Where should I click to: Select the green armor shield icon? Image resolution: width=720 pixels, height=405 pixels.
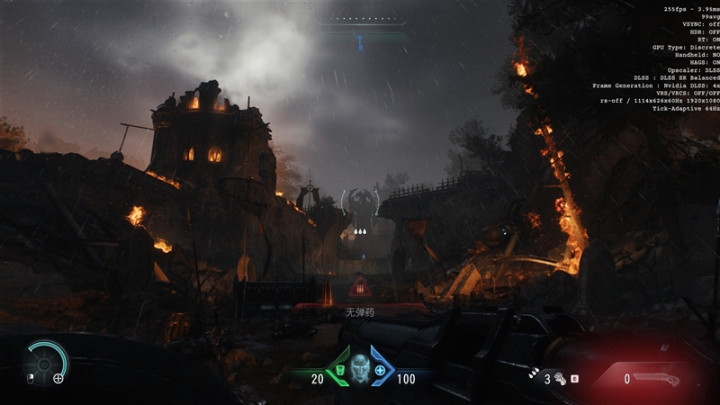pos(341,371)
